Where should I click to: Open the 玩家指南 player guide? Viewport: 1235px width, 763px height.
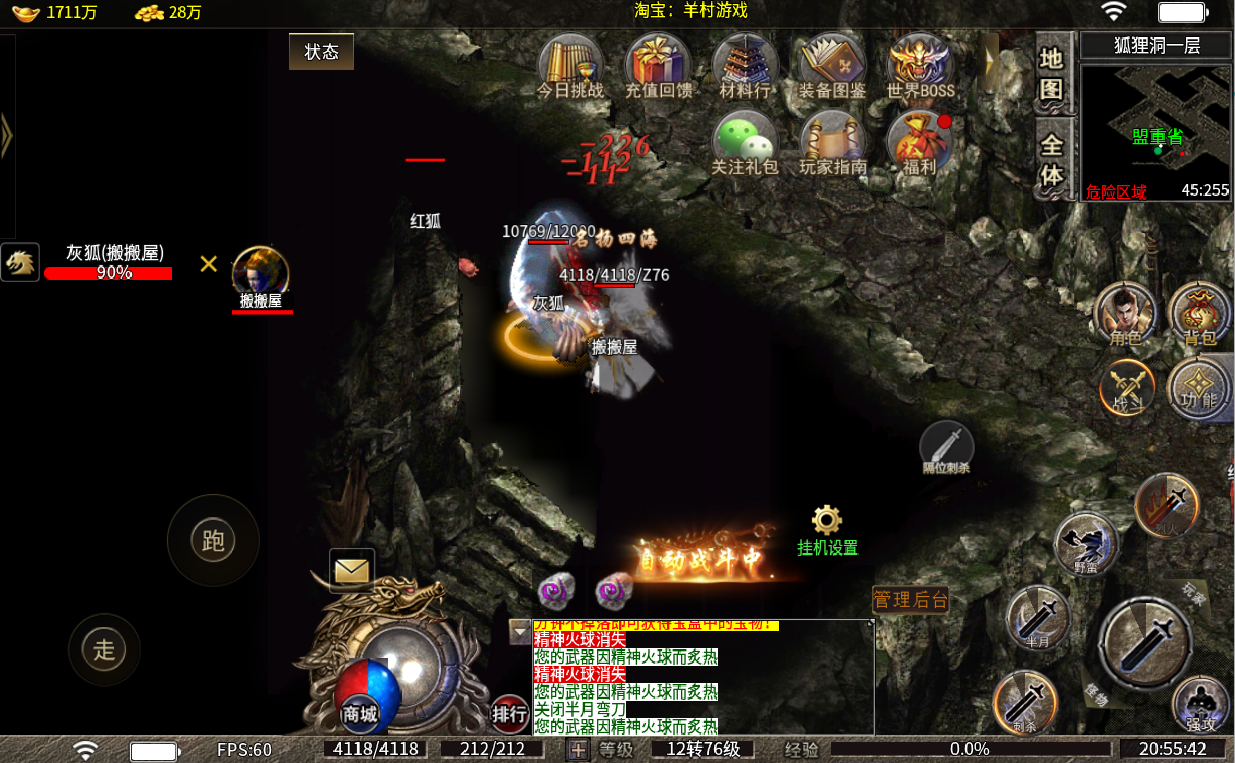832,143
